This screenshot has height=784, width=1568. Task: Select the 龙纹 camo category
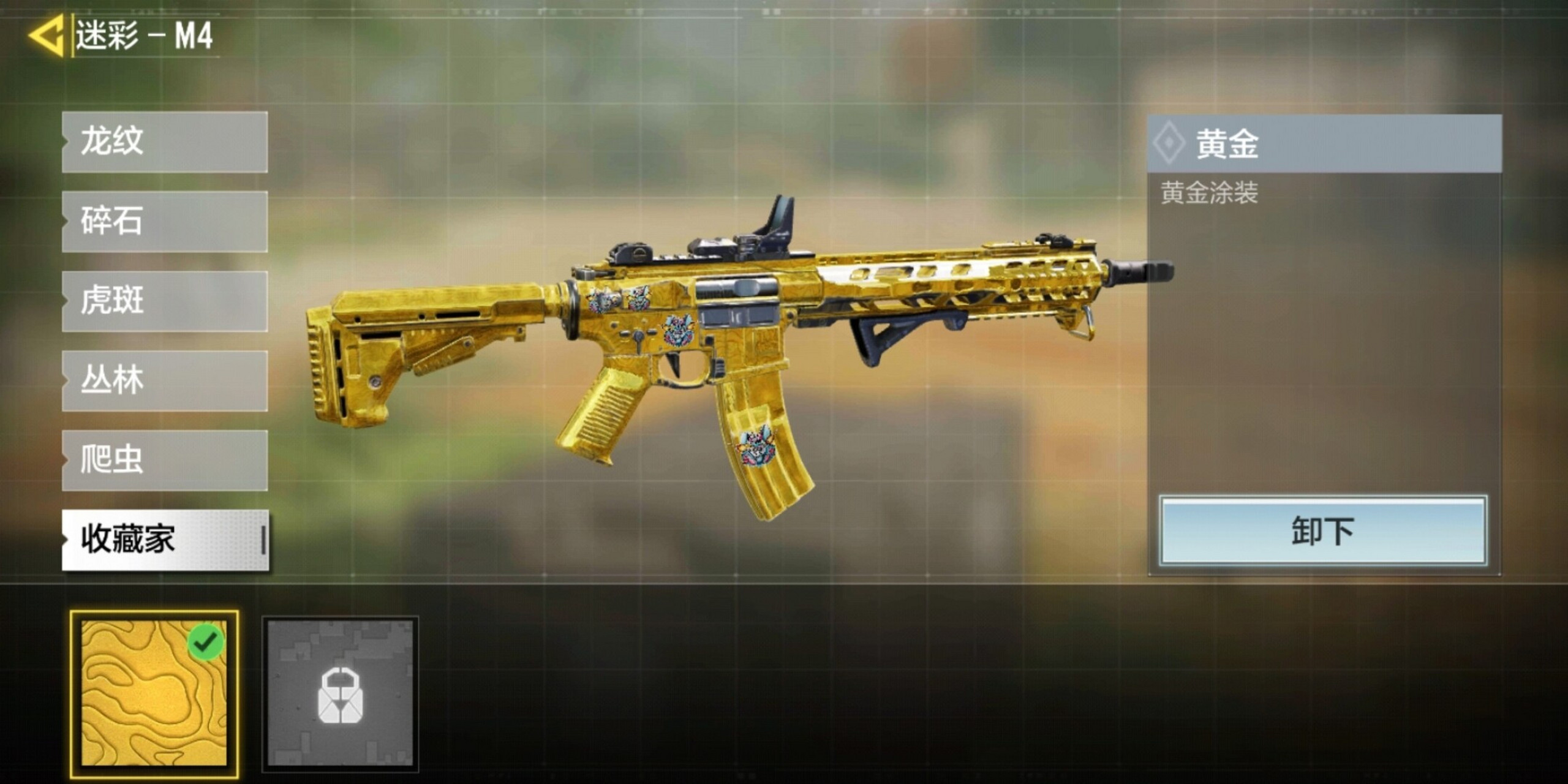point(164,142)
